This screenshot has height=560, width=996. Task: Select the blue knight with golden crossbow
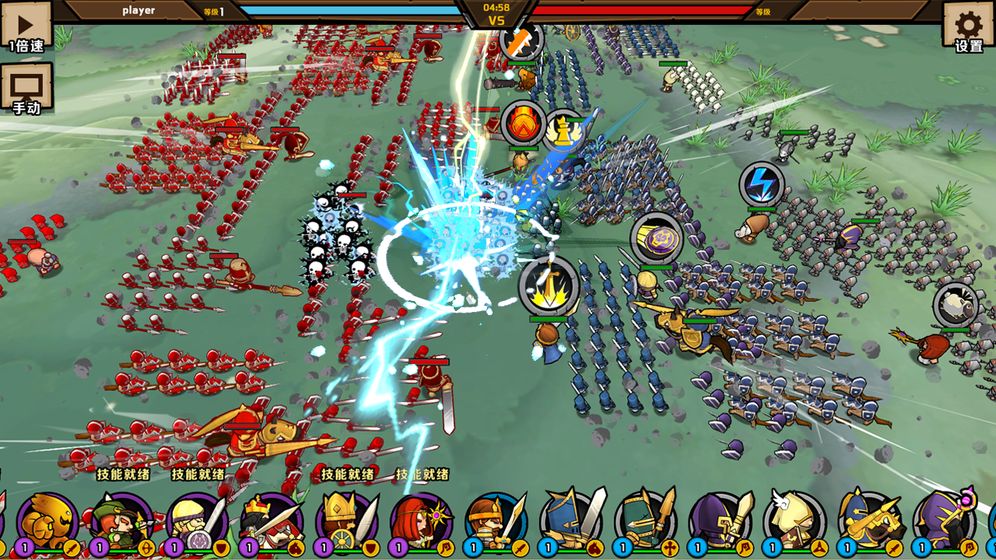pyautogui.click(x=869, y=521)
